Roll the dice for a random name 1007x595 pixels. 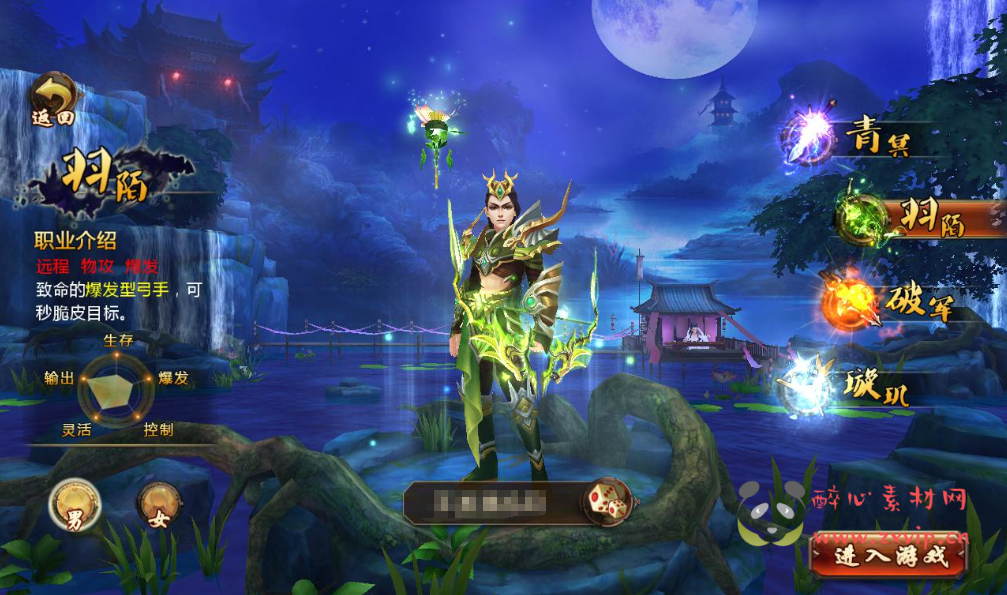(x=607, y=501)
